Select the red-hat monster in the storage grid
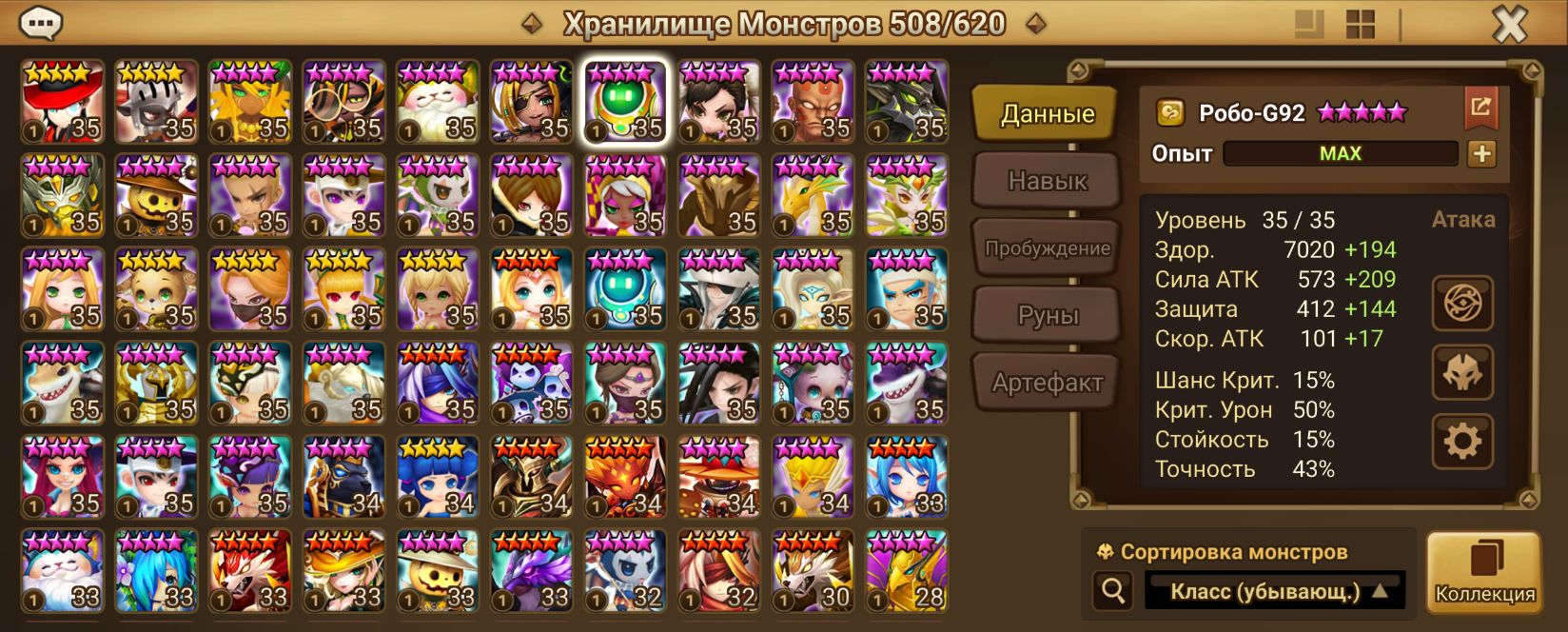 point(63,102)
